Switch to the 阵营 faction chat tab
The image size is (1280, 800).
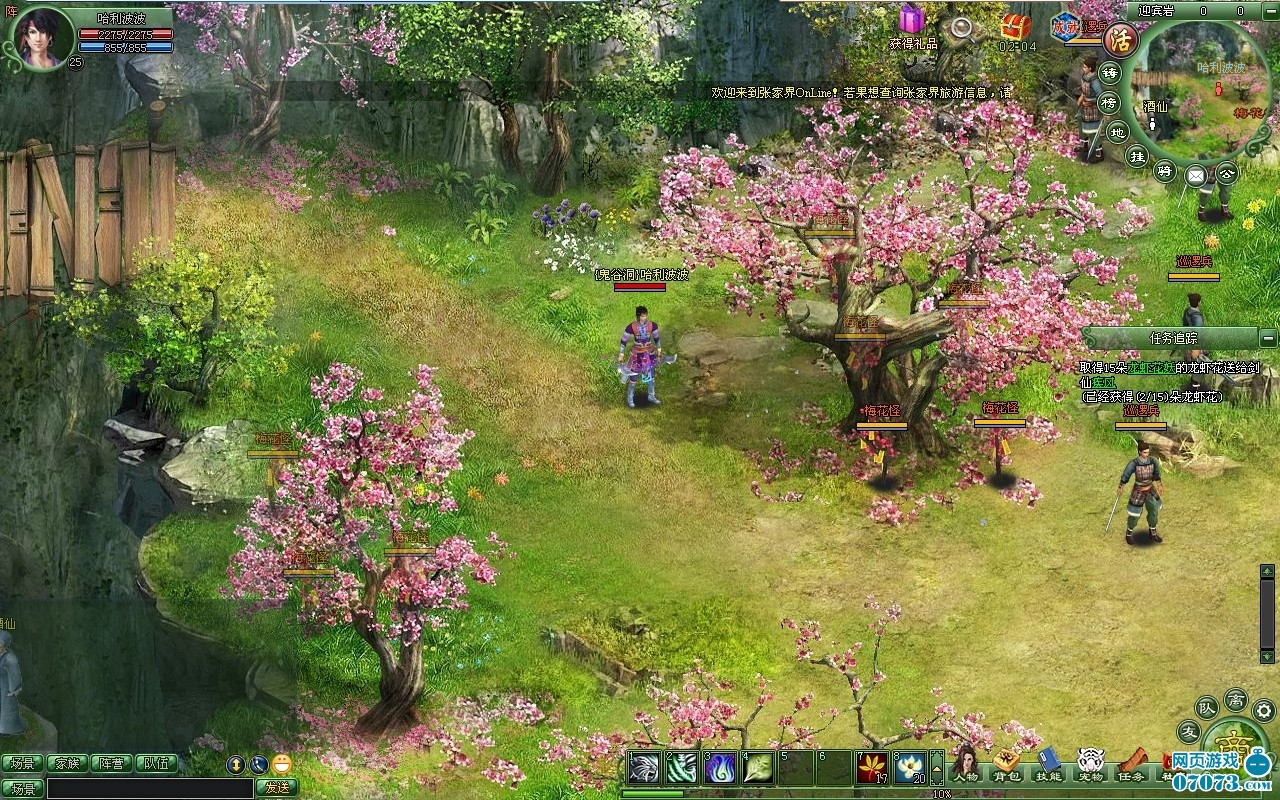pos(113,764)
